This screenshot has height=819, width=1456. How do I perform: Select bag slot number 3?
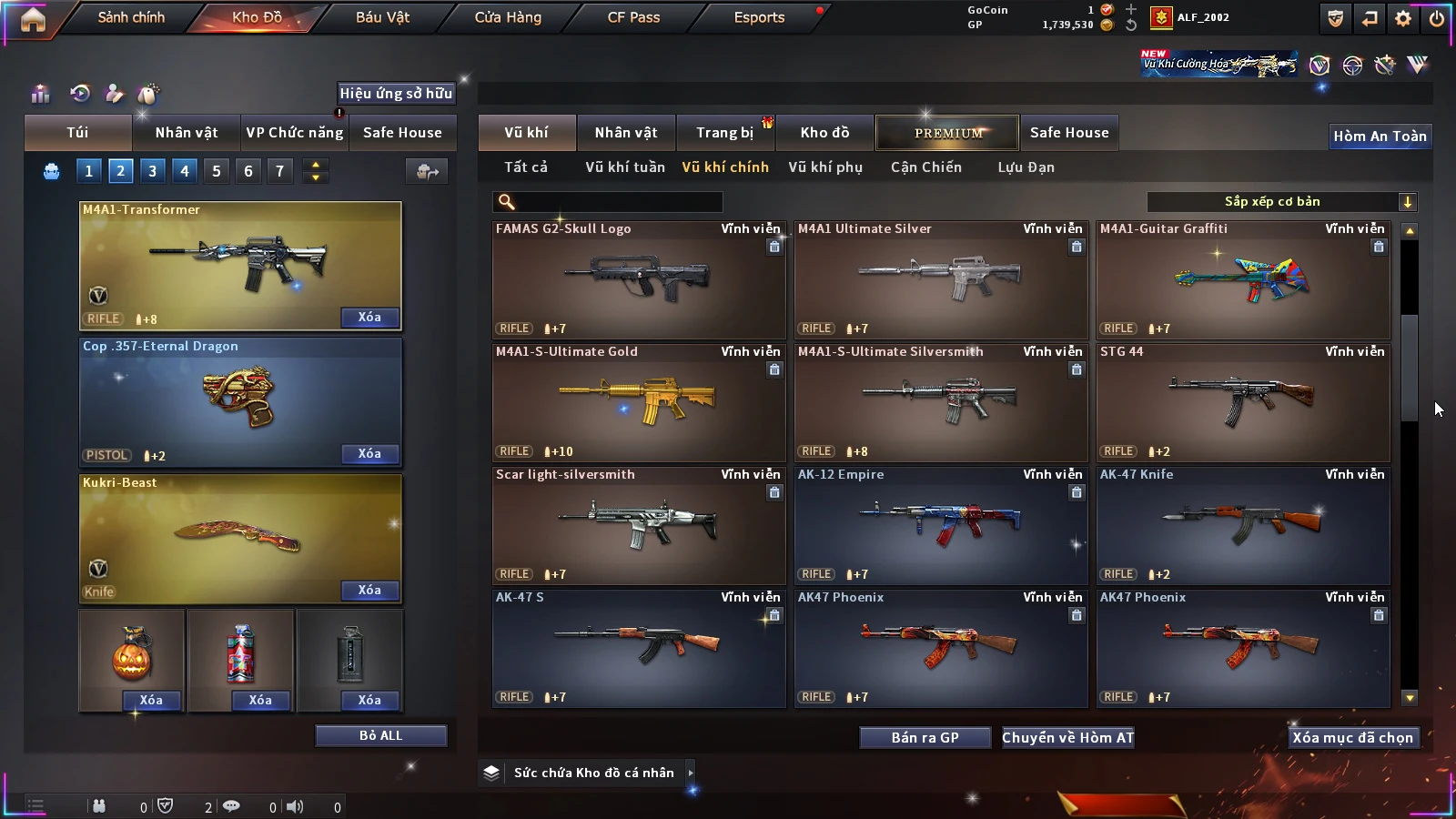152,171
